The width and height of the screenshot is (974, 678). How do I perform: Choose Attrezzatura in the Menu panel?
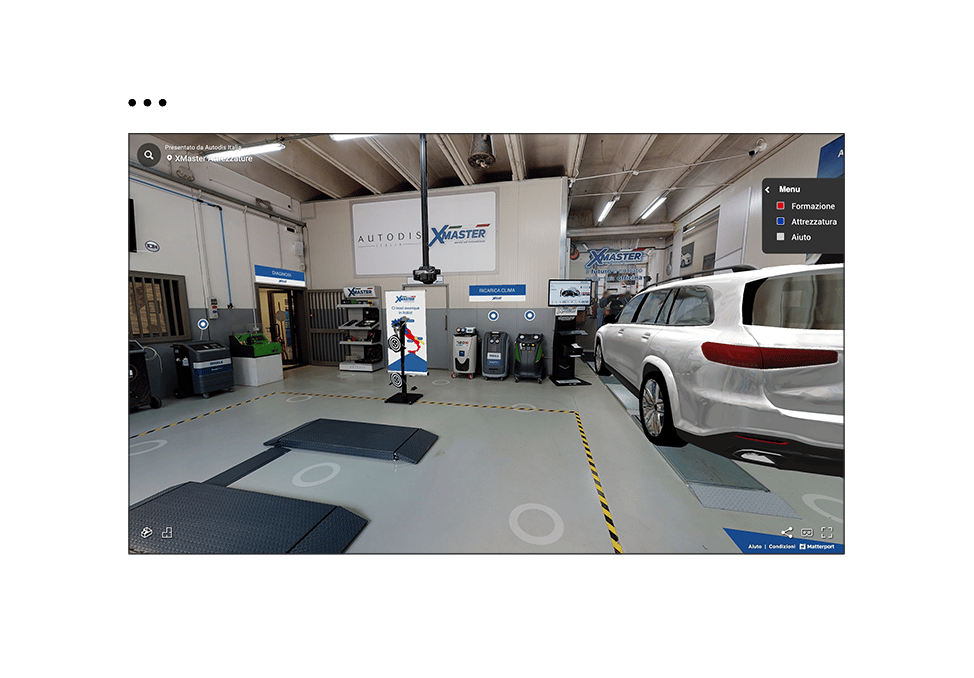pyautogui.click(x=812, y=222)
